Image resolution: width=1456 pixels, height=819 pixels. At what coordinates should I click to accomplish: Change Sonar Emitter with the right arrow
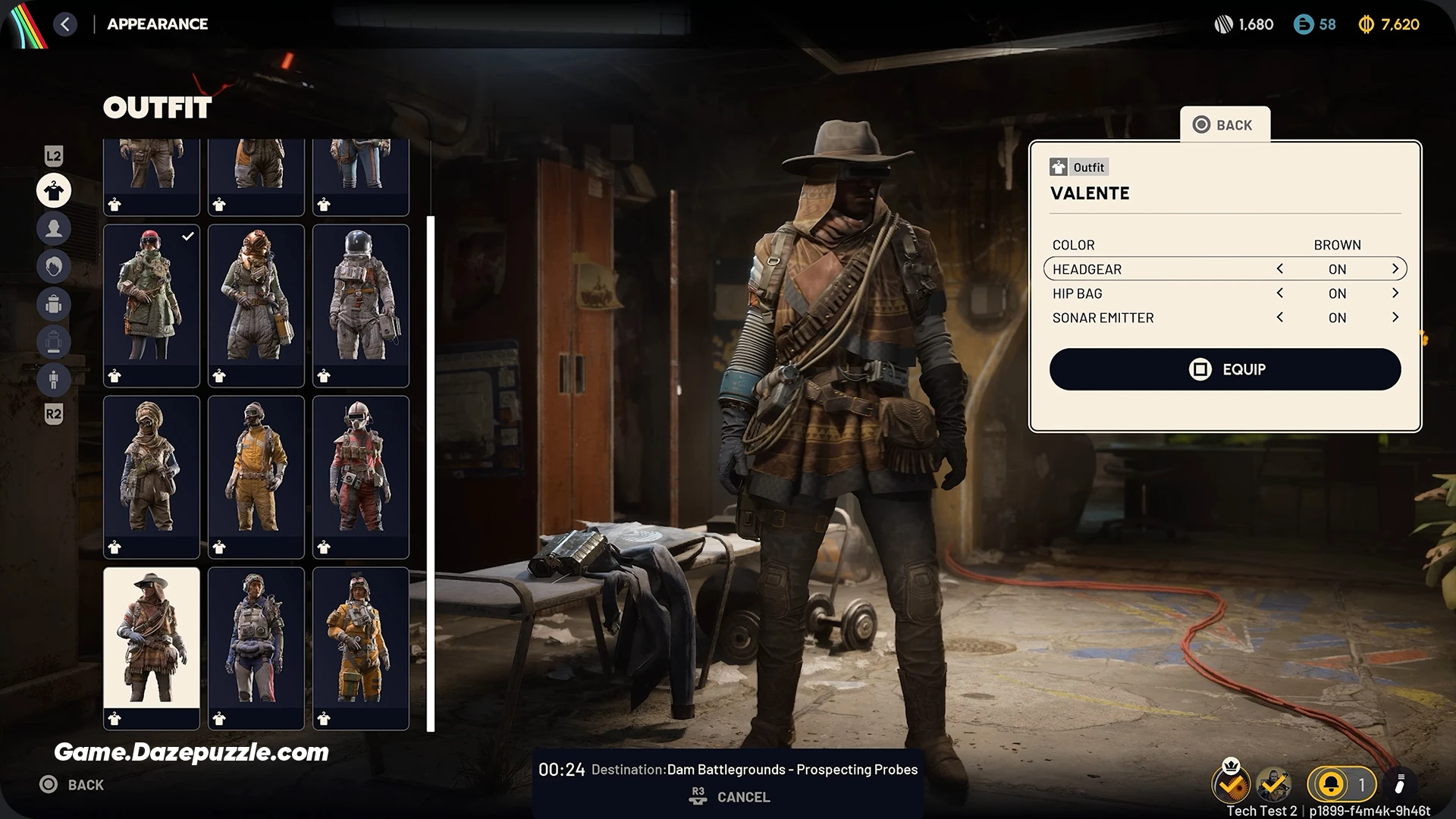tap(1395, 318)
